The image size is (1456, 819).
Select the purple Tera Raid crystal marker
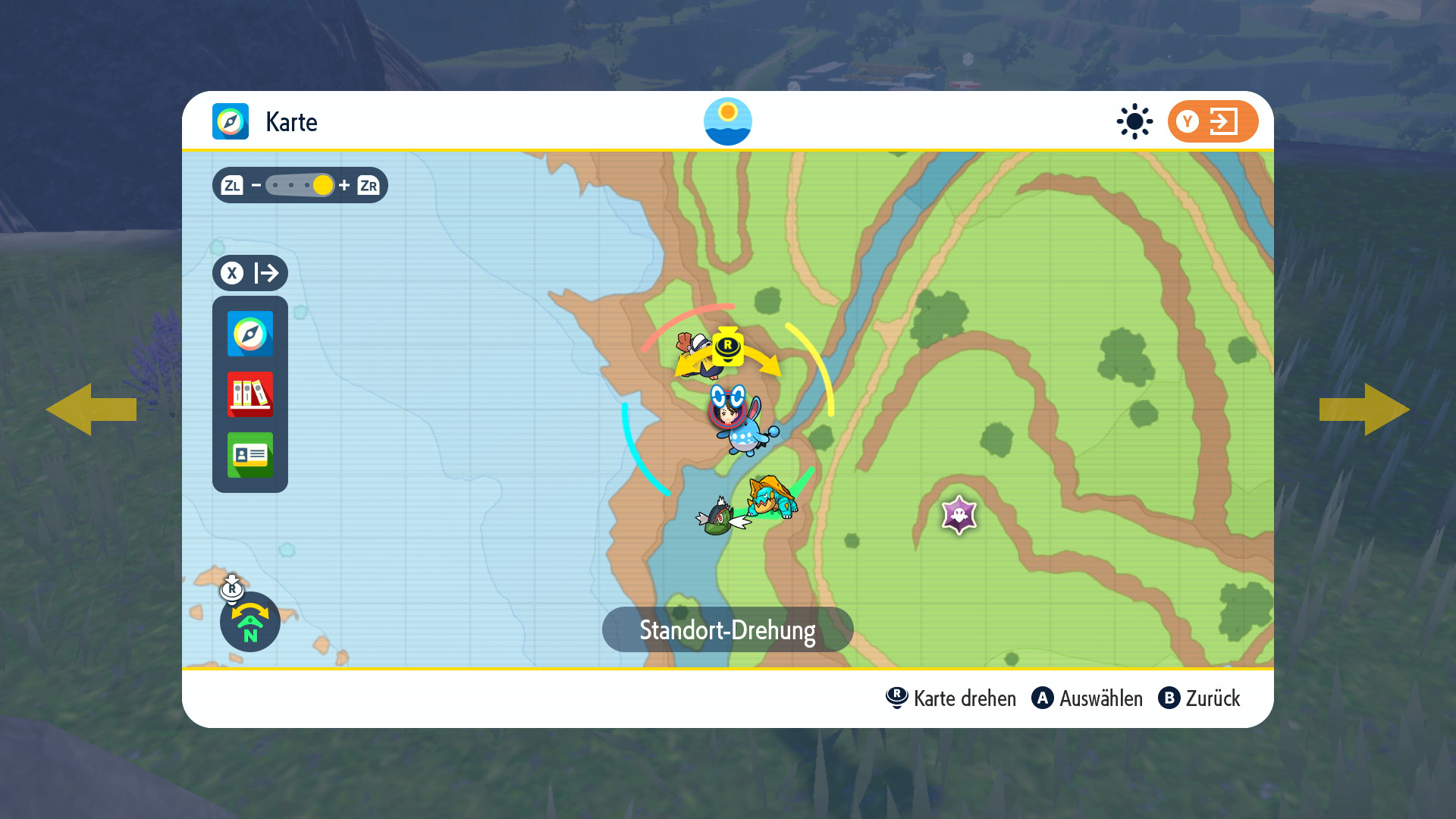pyautogui.click(x=959, y=515)
